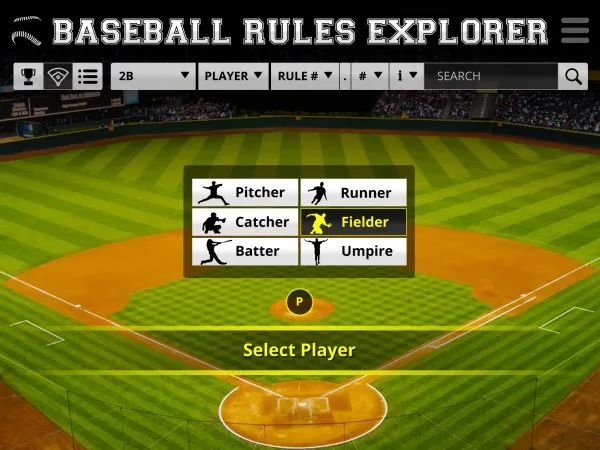The width and height of the screenshot is (600, 450).
Task: Choose the Umpire player option
Action: [354, 251]
